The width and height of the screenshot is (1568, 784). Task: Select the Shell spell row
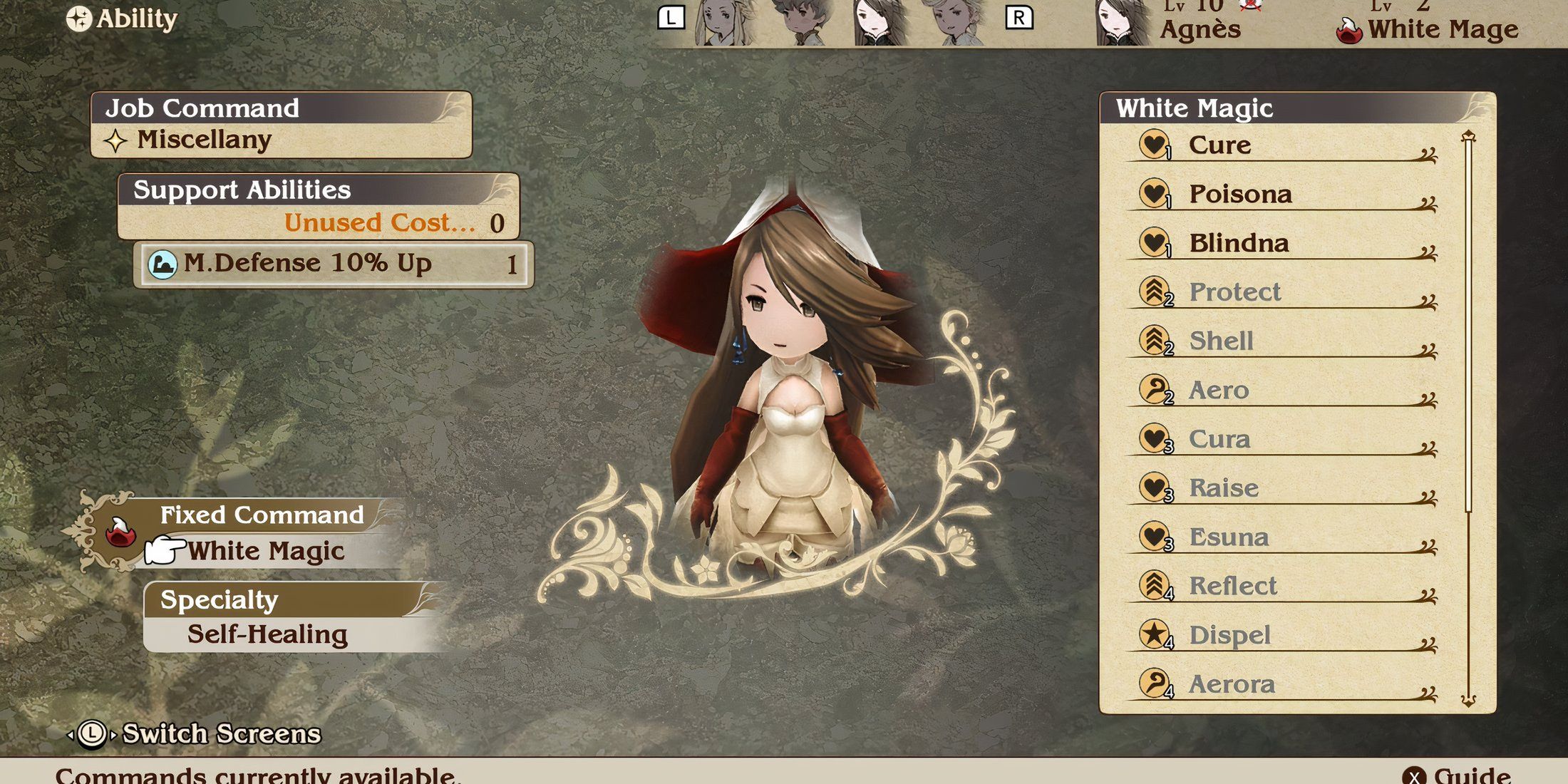[x=1283, y=341]
